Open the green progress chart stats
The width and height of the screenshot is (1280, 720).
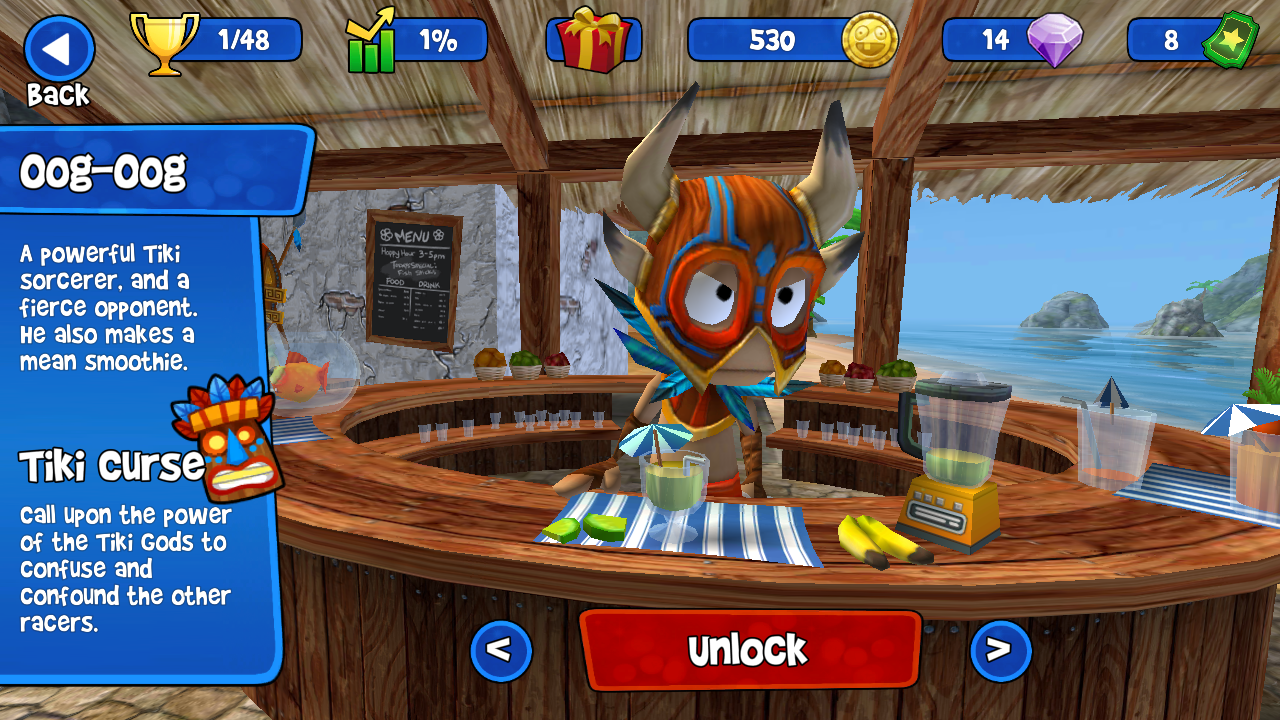click(x=372, y=42)
